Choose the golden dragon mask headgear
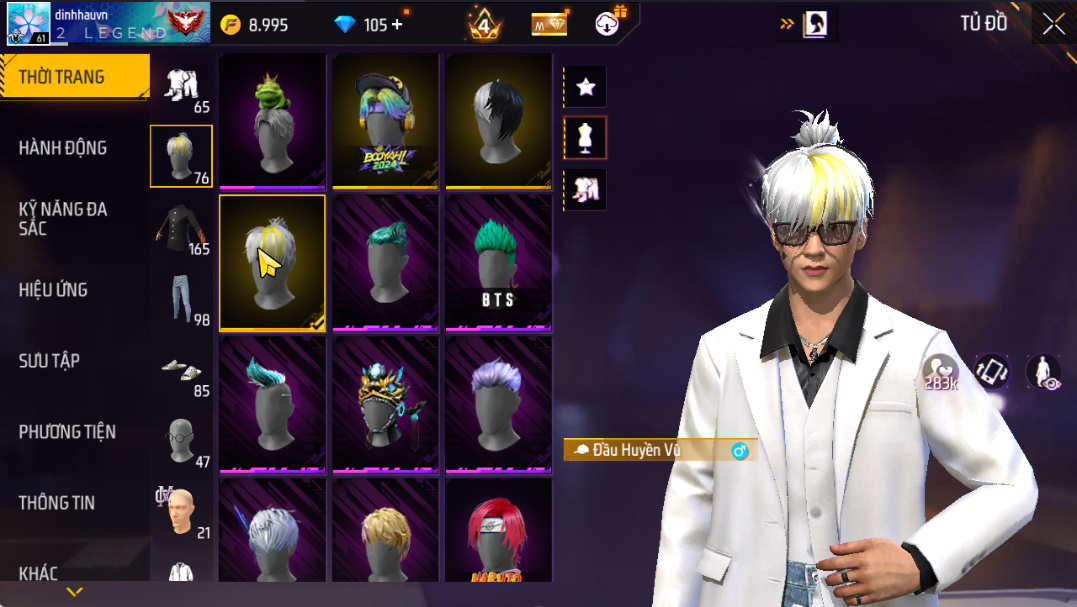1077x607 pixels. pyautogui.click(x=385, y=404)
